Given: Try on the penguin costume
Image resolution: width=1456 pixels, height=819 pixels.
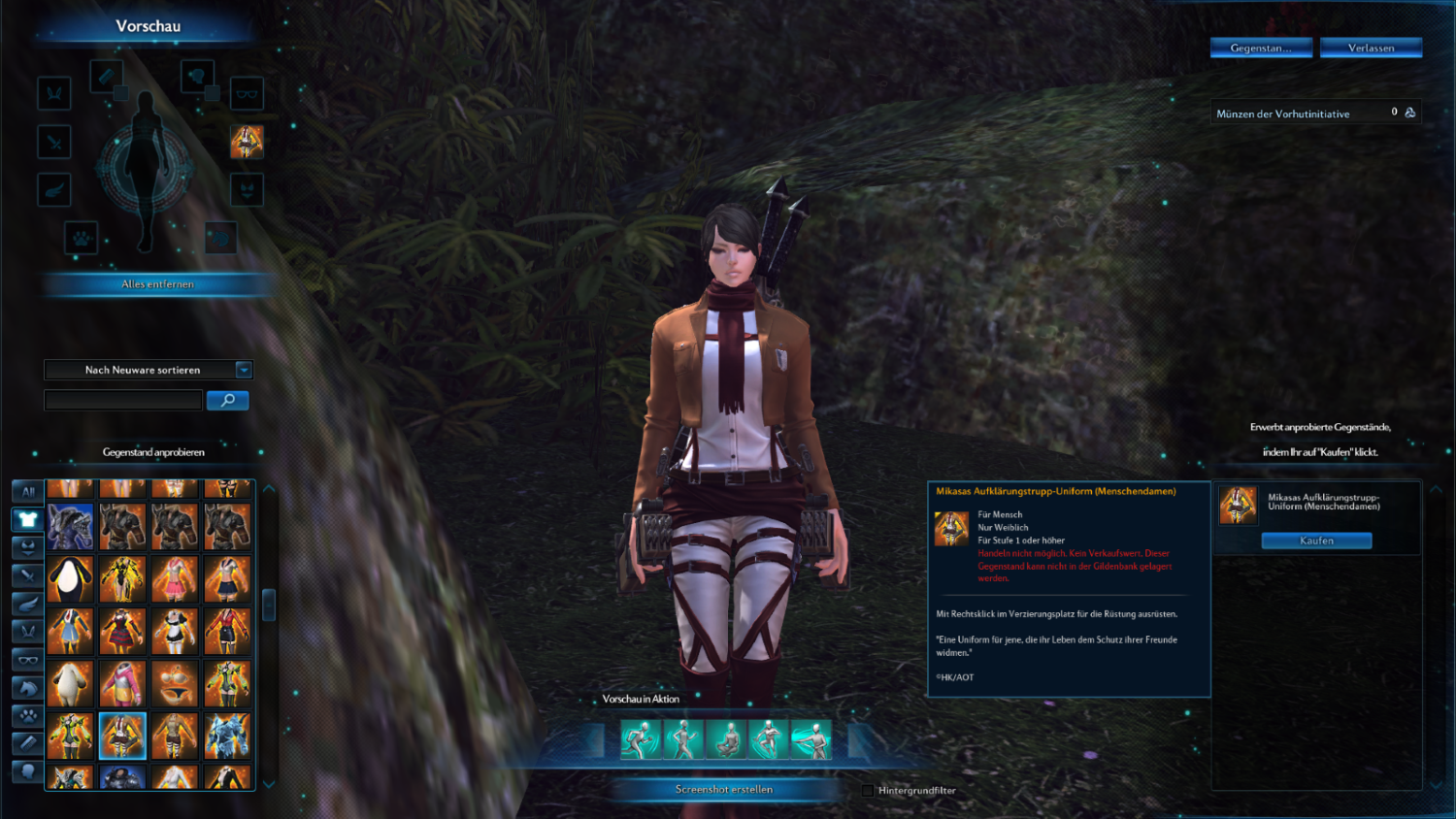Looking at the screenshot, I should coord(70,579).
